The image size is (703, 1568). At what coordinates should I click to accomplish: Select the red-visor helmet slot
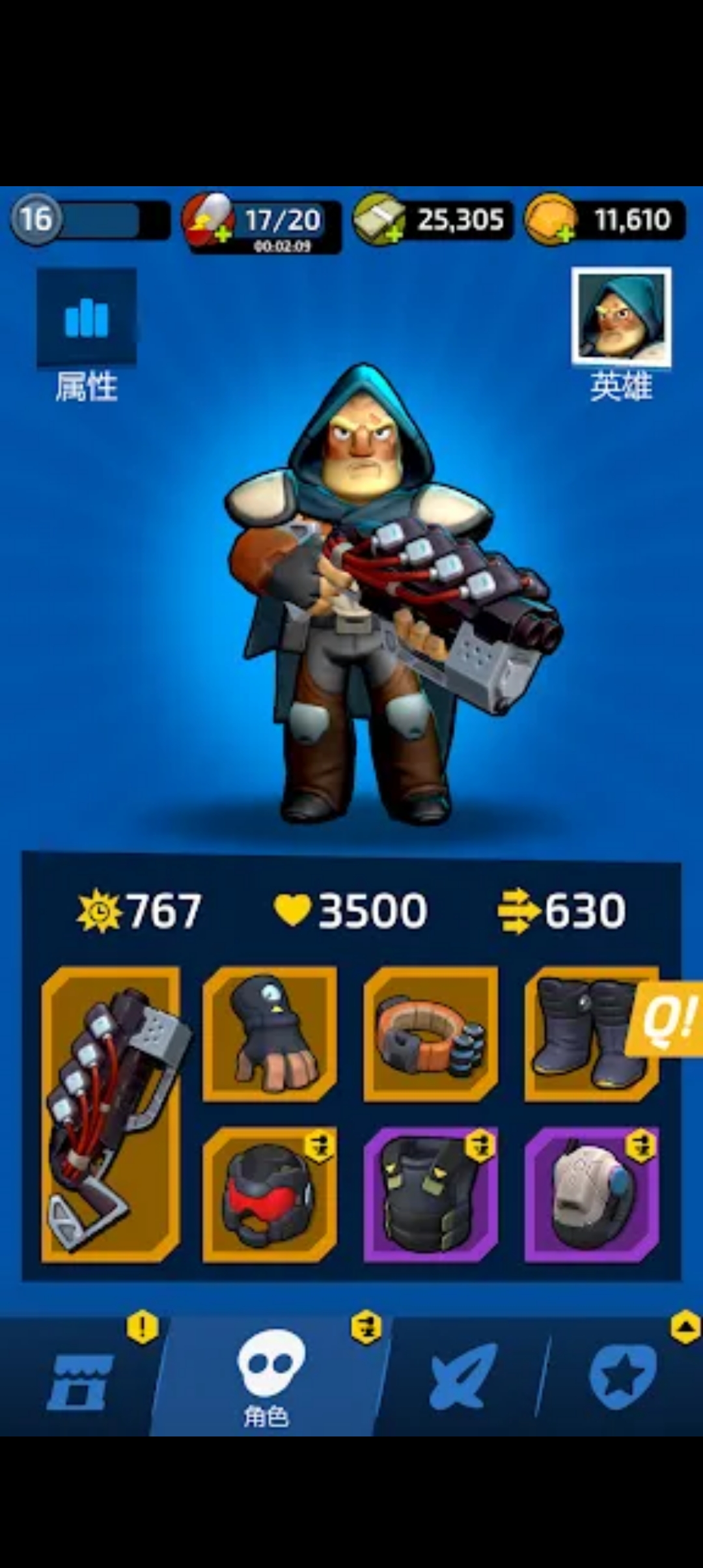click(269, 1194)
